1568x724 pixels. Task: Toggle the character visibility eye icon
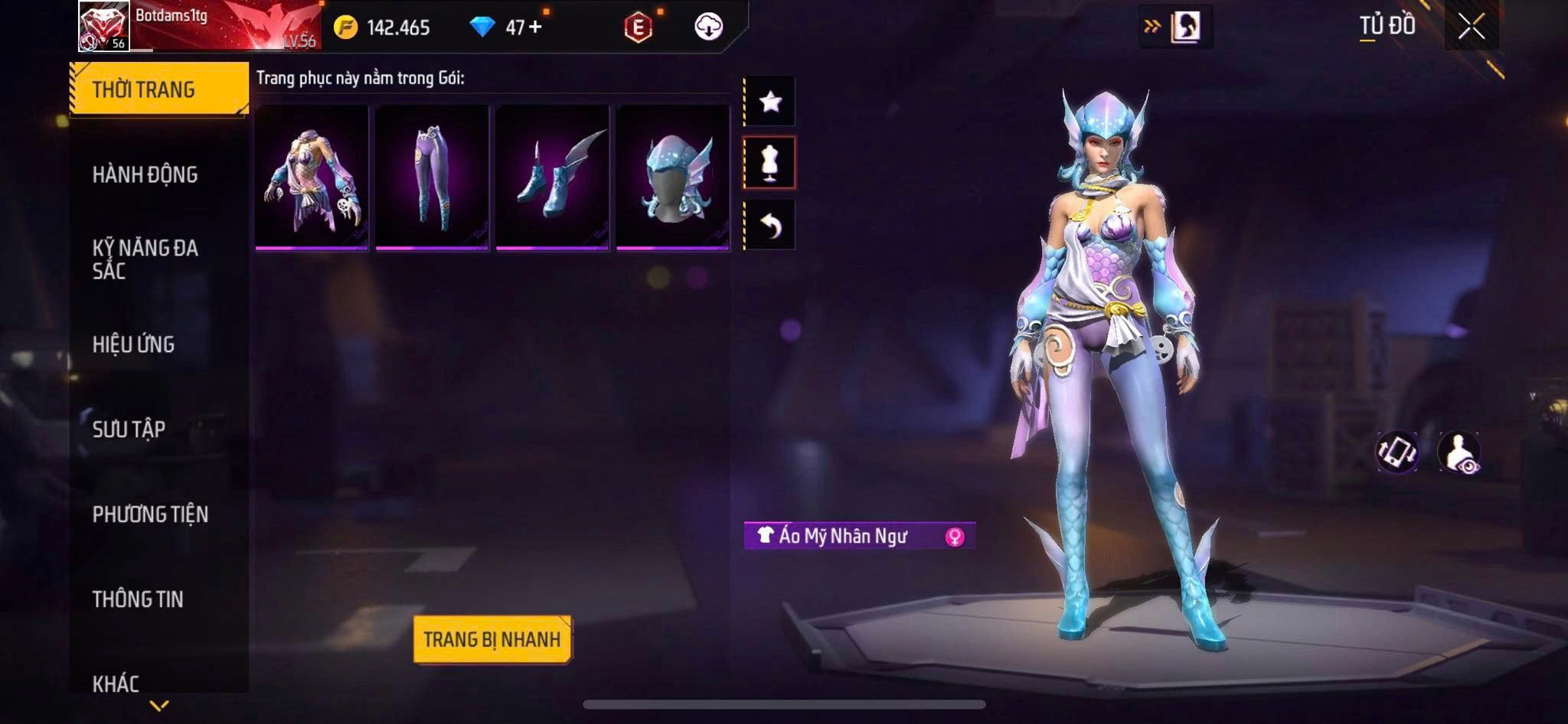point(1459,452)
